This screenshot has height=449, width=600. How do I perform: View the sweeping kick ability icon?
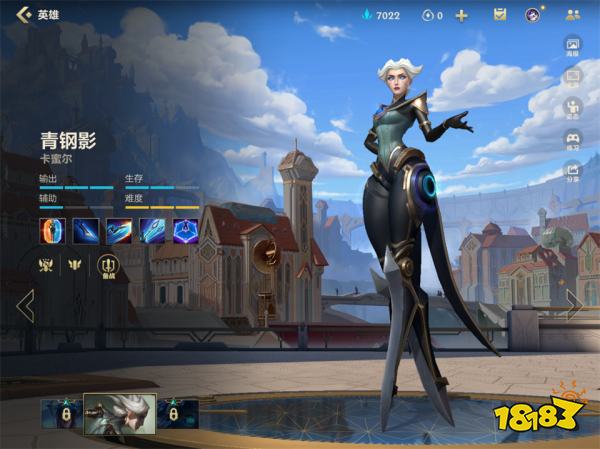(x=119, y=231)
